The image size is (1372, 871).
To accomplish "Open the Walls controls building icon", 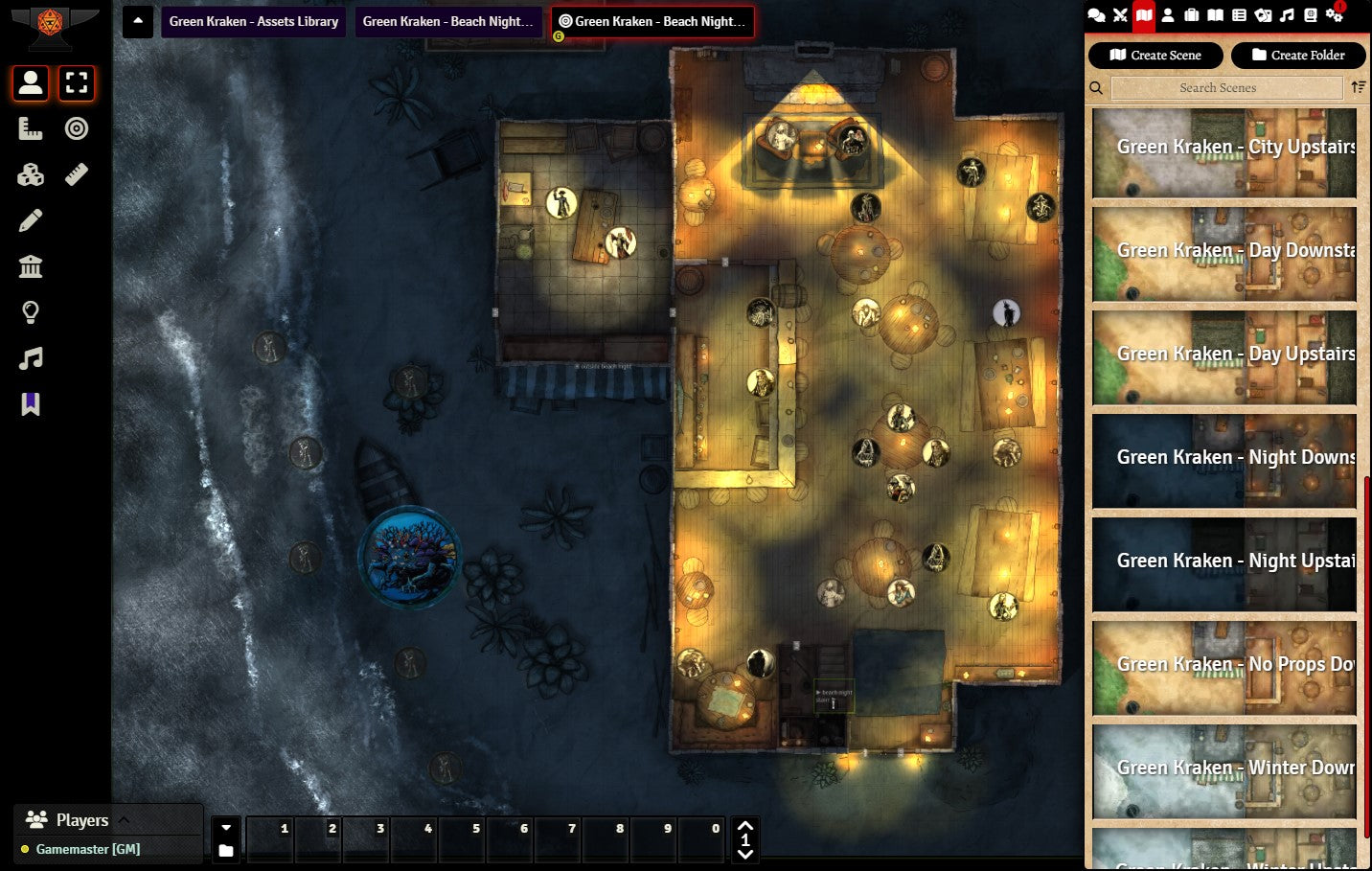I will (31, 266).
